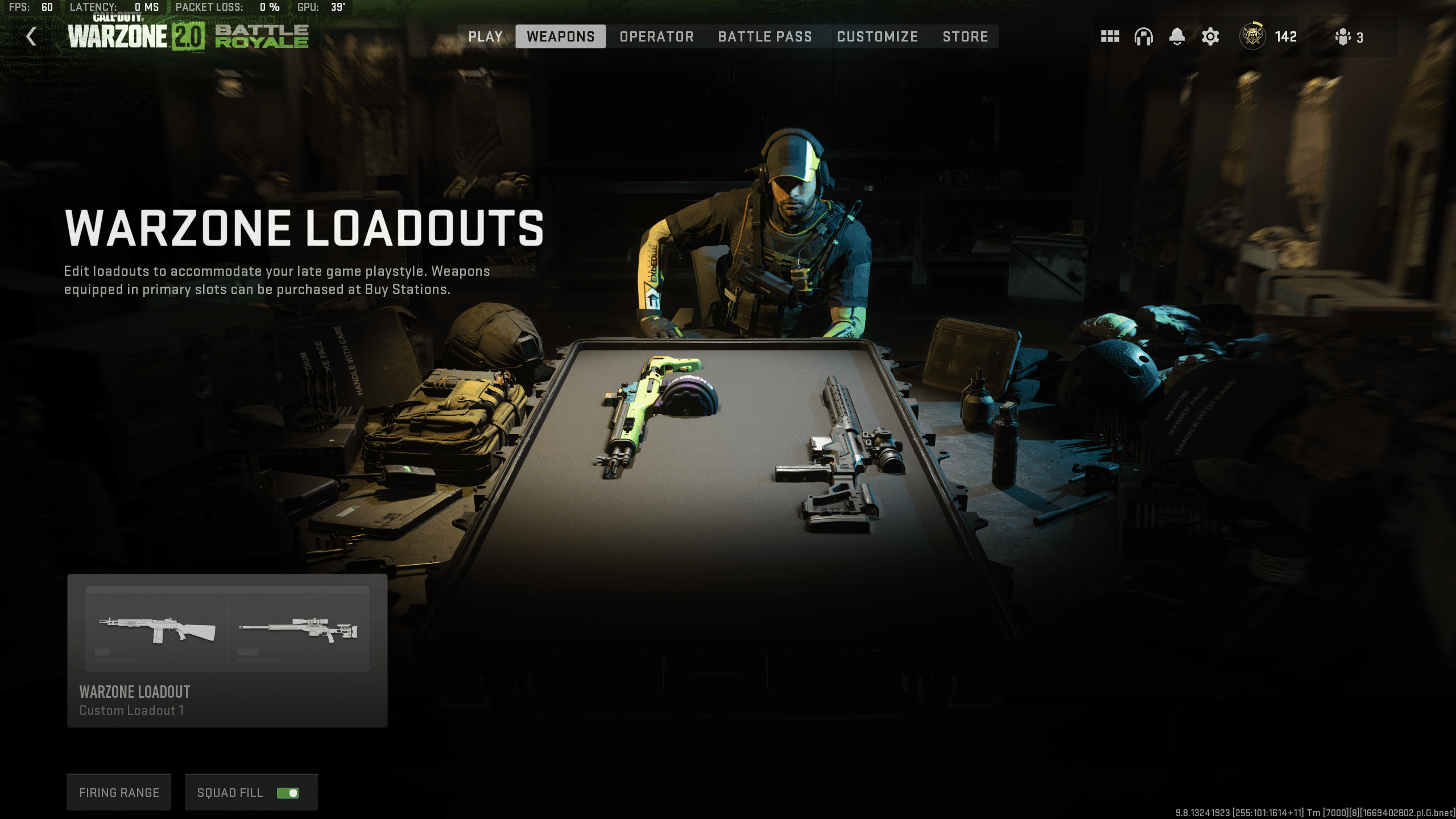Select the STORE menu item

(965, 36)
